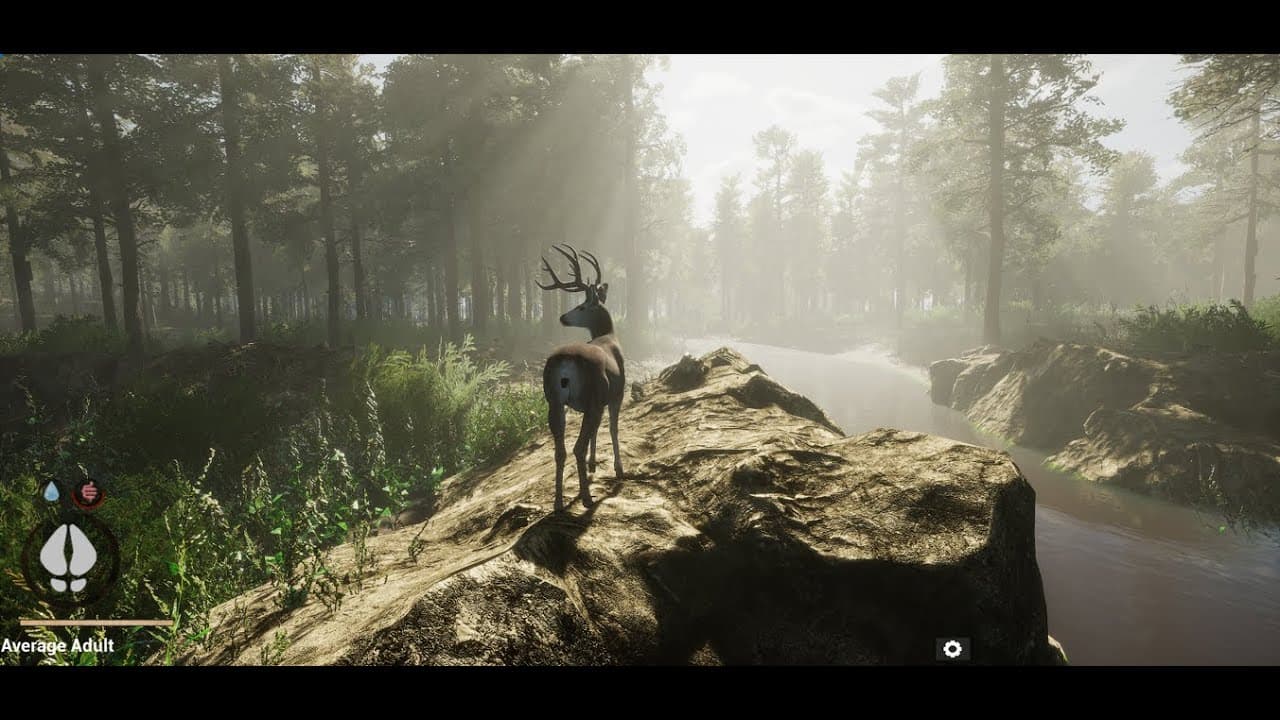Expand the Average Adult info panel
The width and height of the screenshot is (1280, 720).
pyautogui.click(x=58, y=643)
